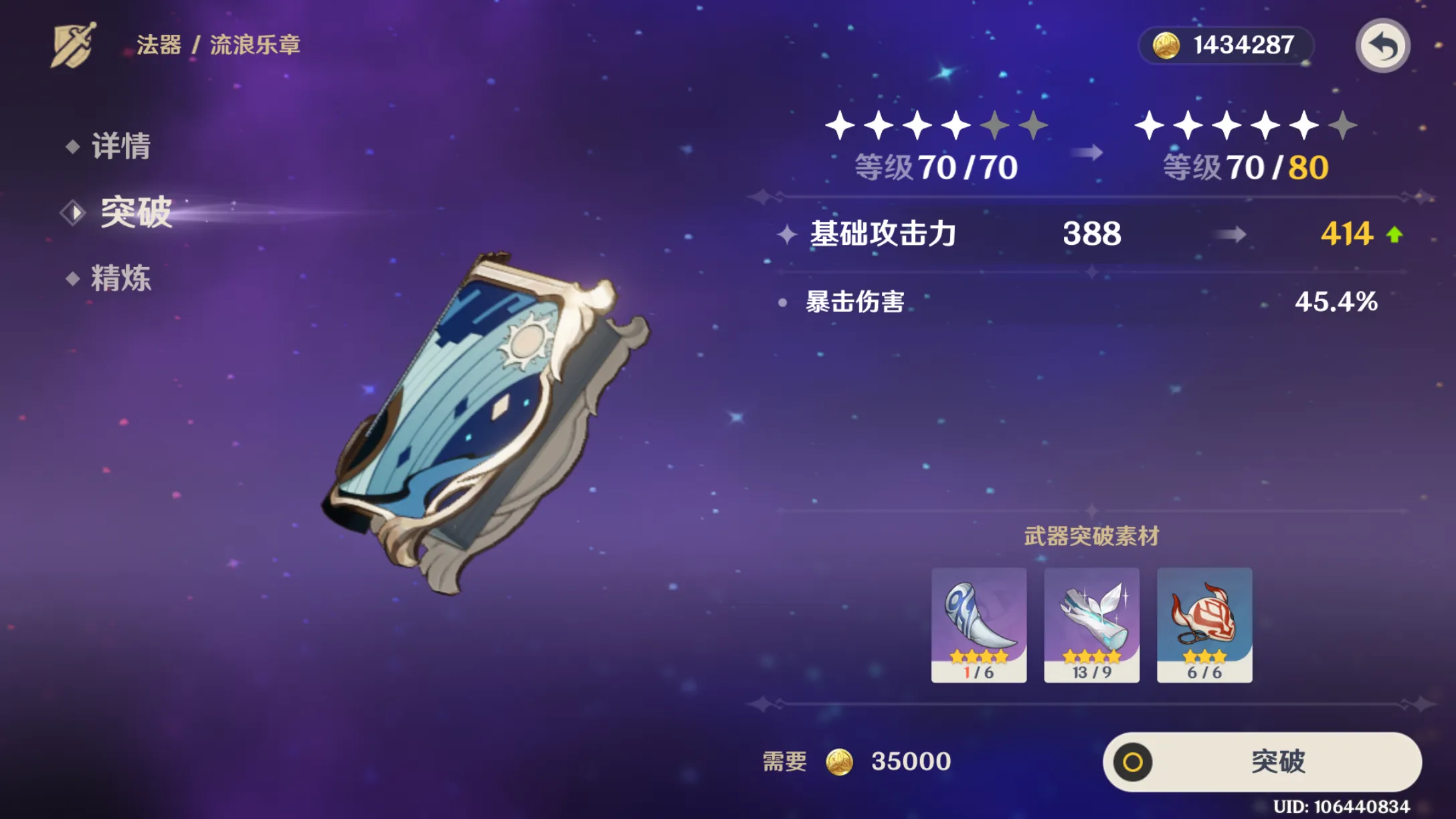Click the horn ascension material icon
The height and width of the screenshot is (819, 1456).
pyautogui.click(x=980, y=622)
